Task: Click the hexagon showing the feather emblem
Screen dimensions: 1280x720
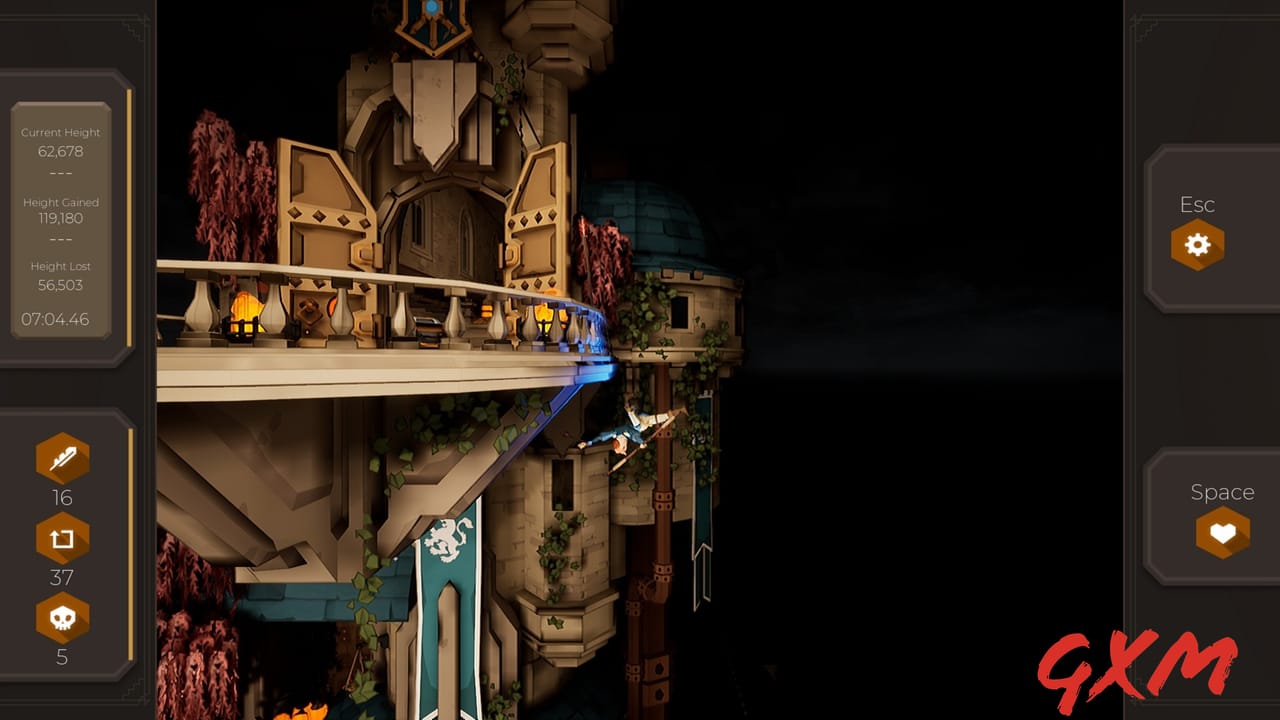Action: [x=61, y=458]
